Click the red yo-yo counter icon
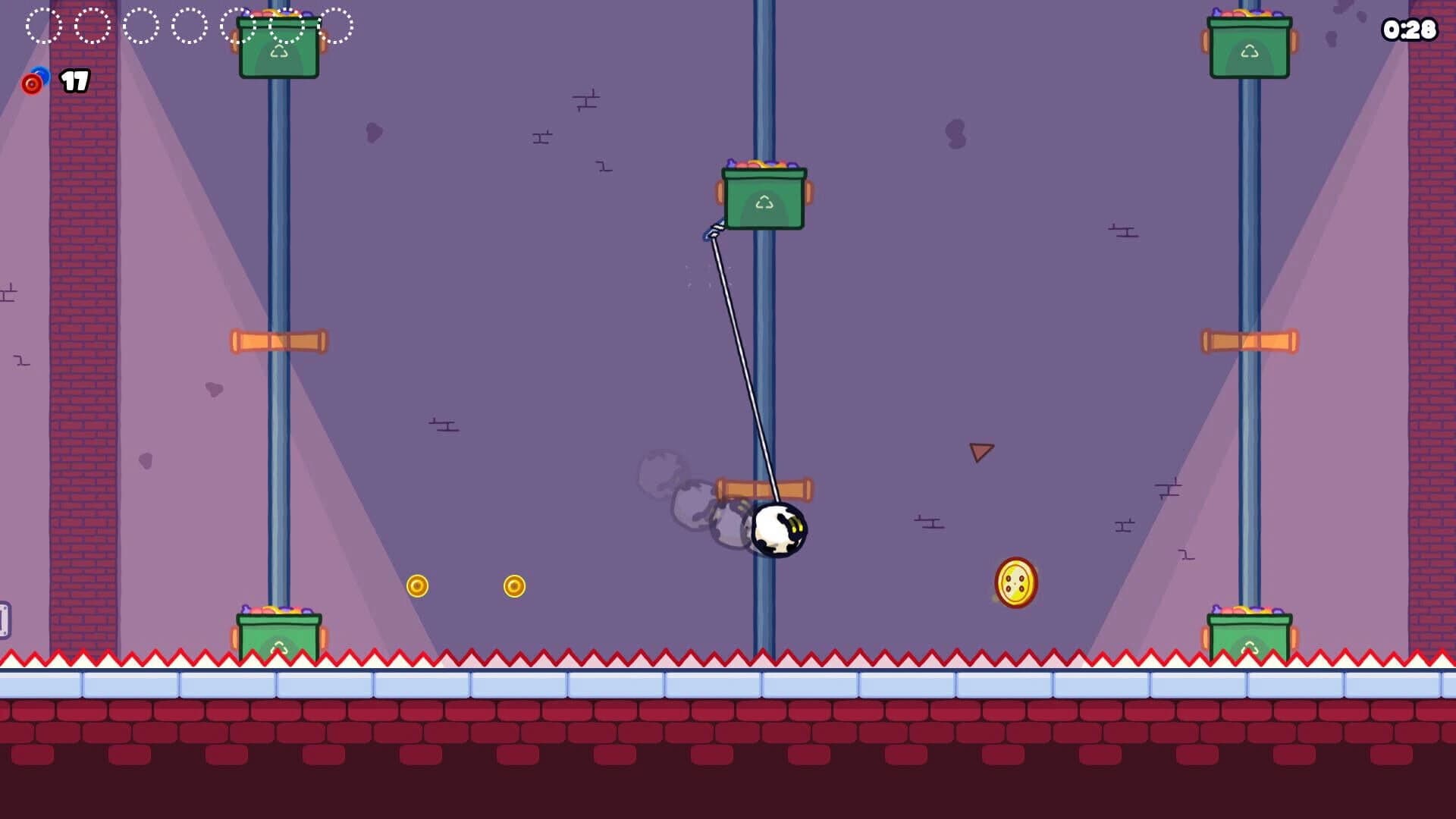Viewport: 1456px width, 819px height. pyautogui.click(x=32, y=83)
